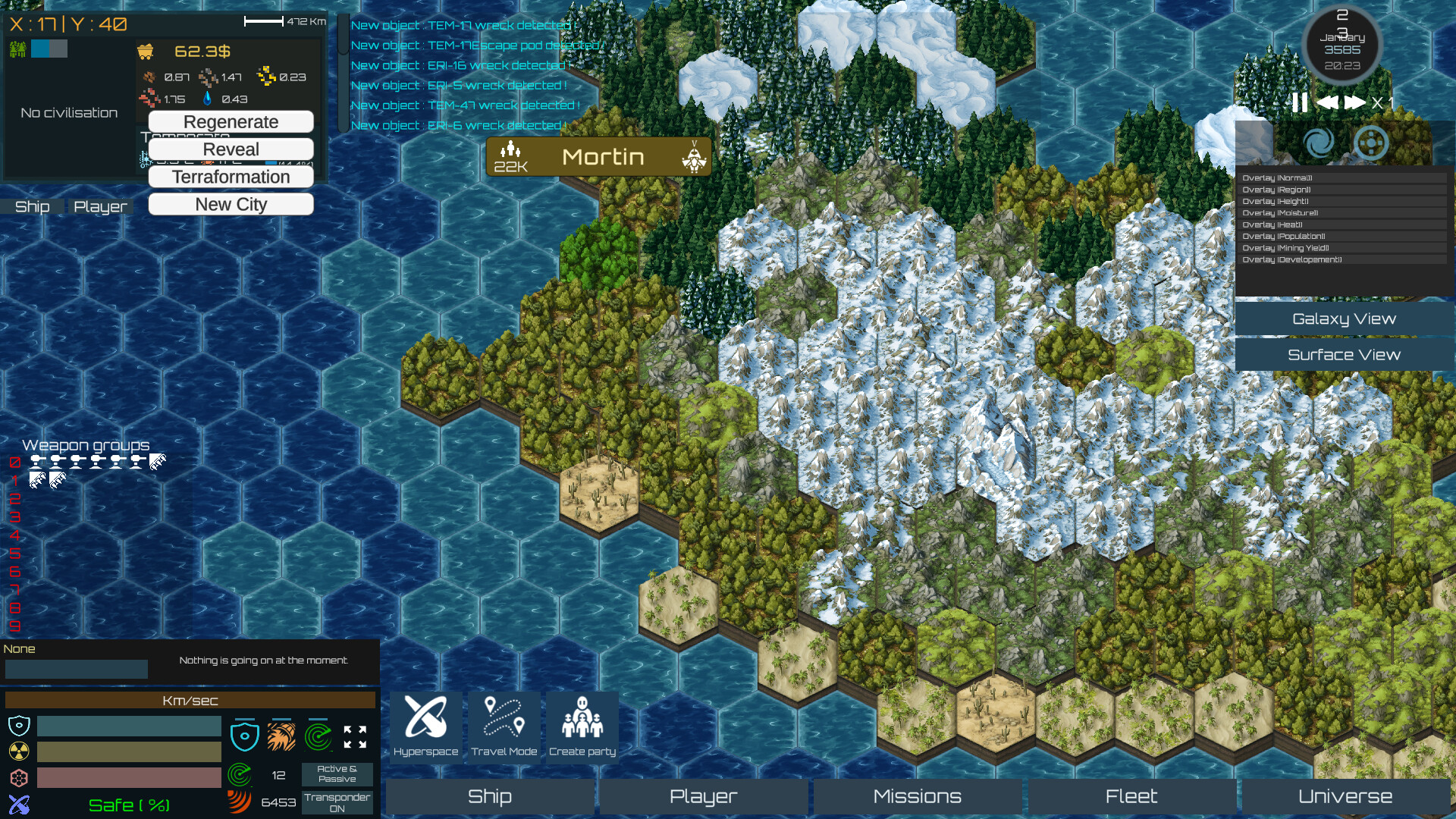
Task: Click the galaxy spiral icon near overlays
Action: [x=1319, y=143]
